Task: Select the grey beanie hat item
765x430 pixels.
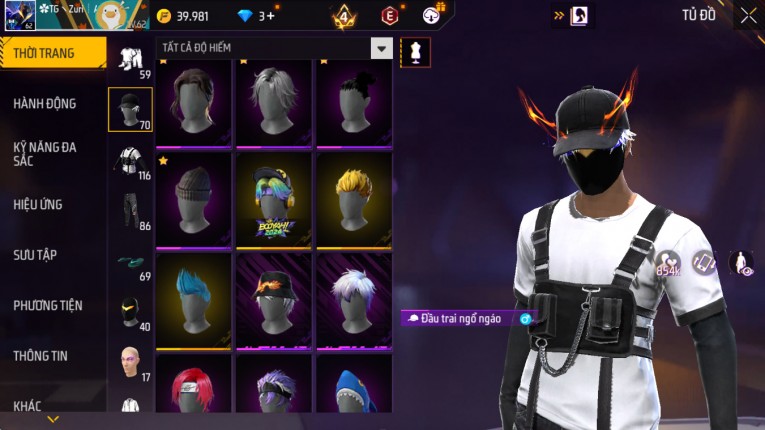Action: 194,200
